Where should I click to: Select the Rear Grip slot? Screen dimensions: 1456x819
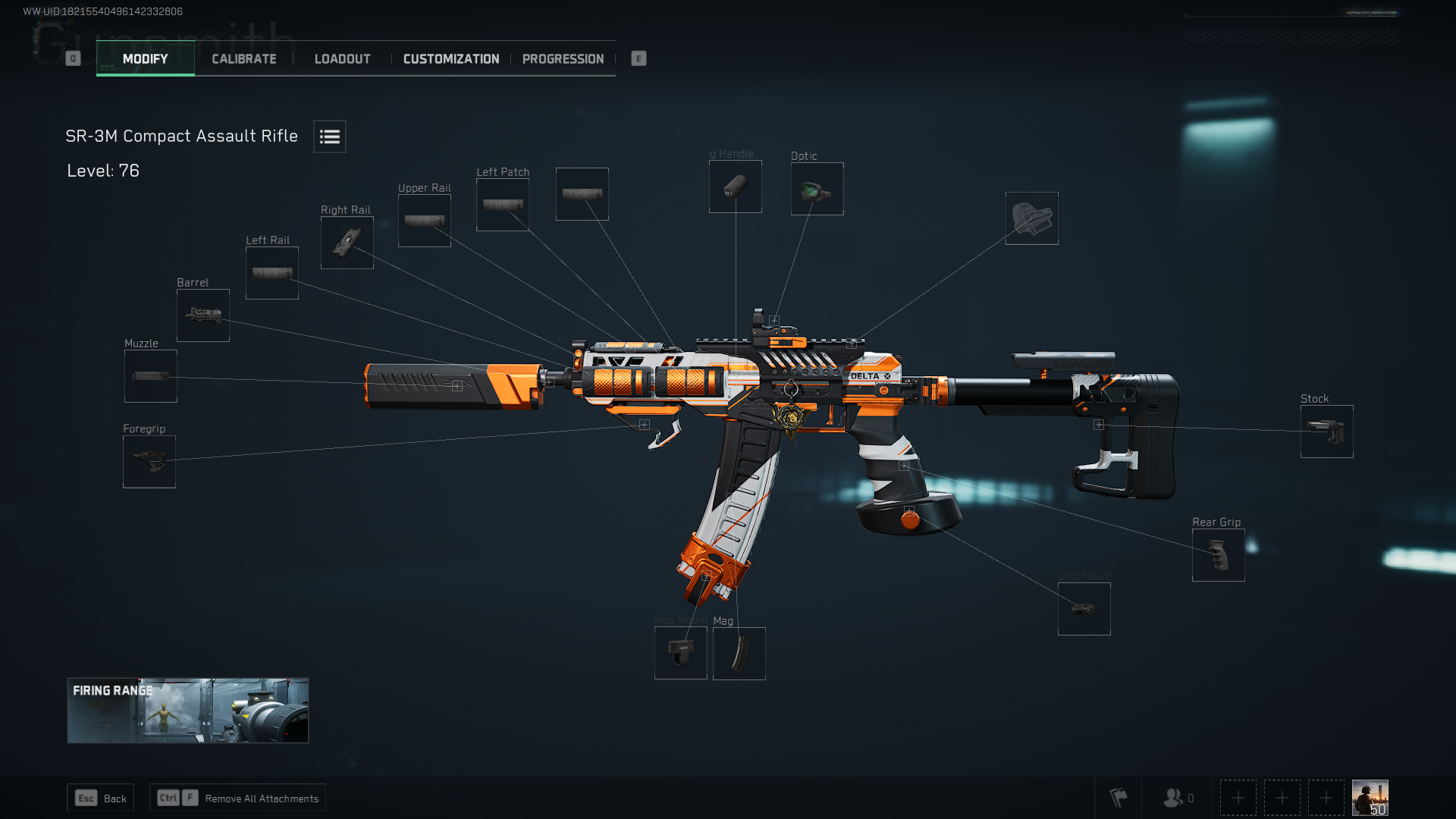pos(1218,555)
